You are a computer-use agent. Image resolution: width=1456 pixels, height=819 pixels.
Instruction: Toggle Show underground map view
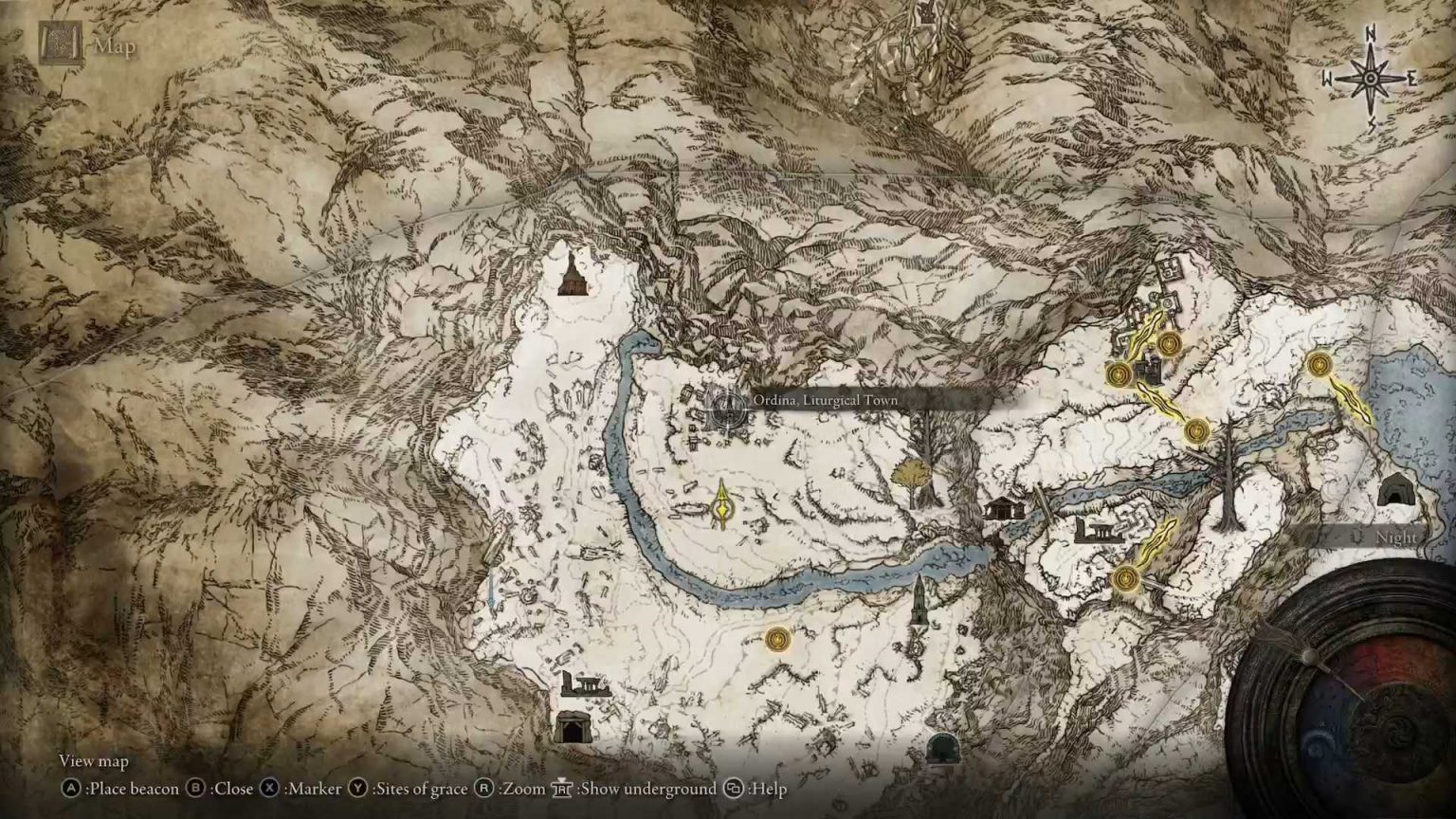pyautogui.click(x=617, y=789)
